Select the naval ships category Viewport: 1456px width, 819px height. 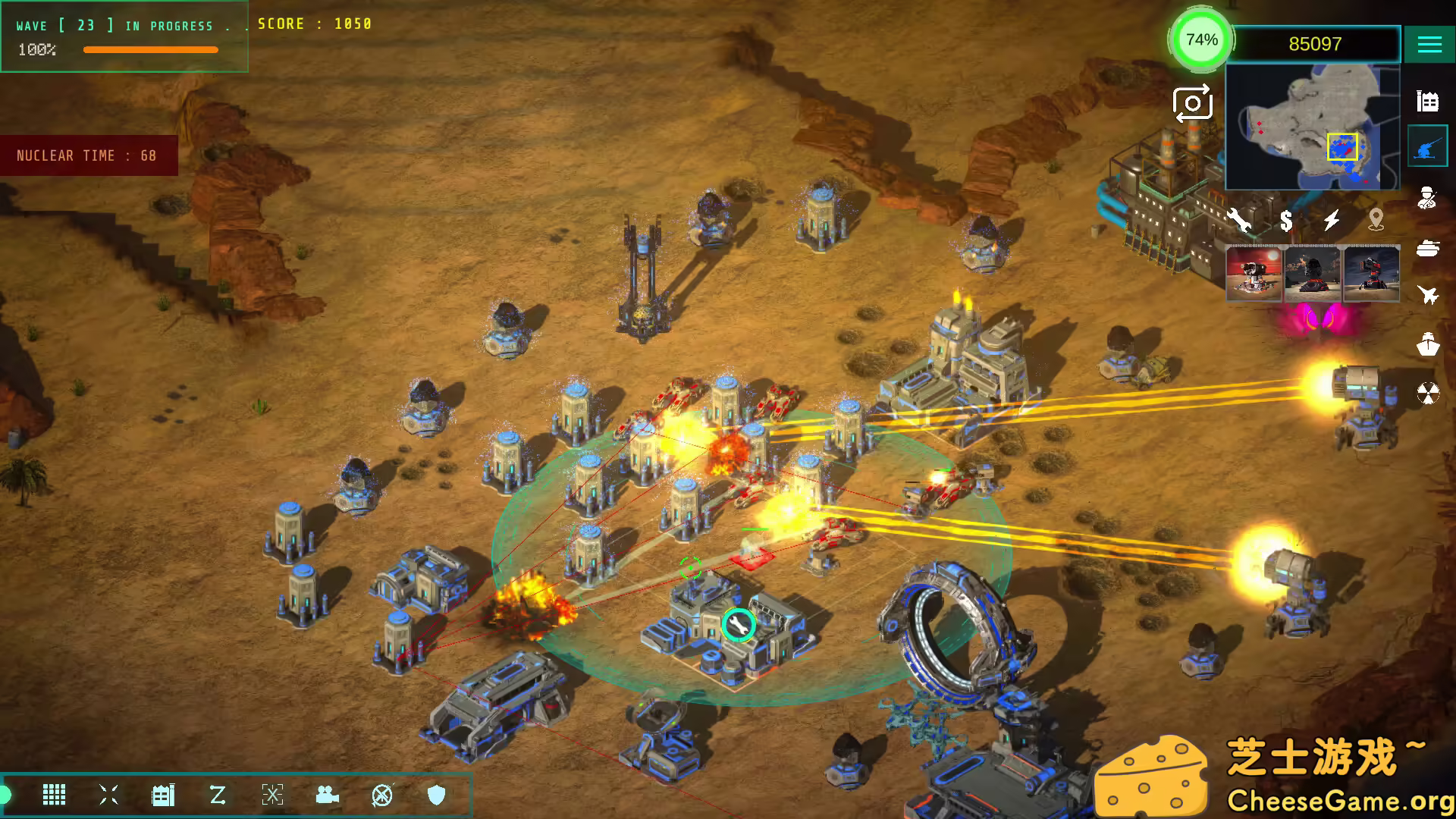pos(1428,343)
